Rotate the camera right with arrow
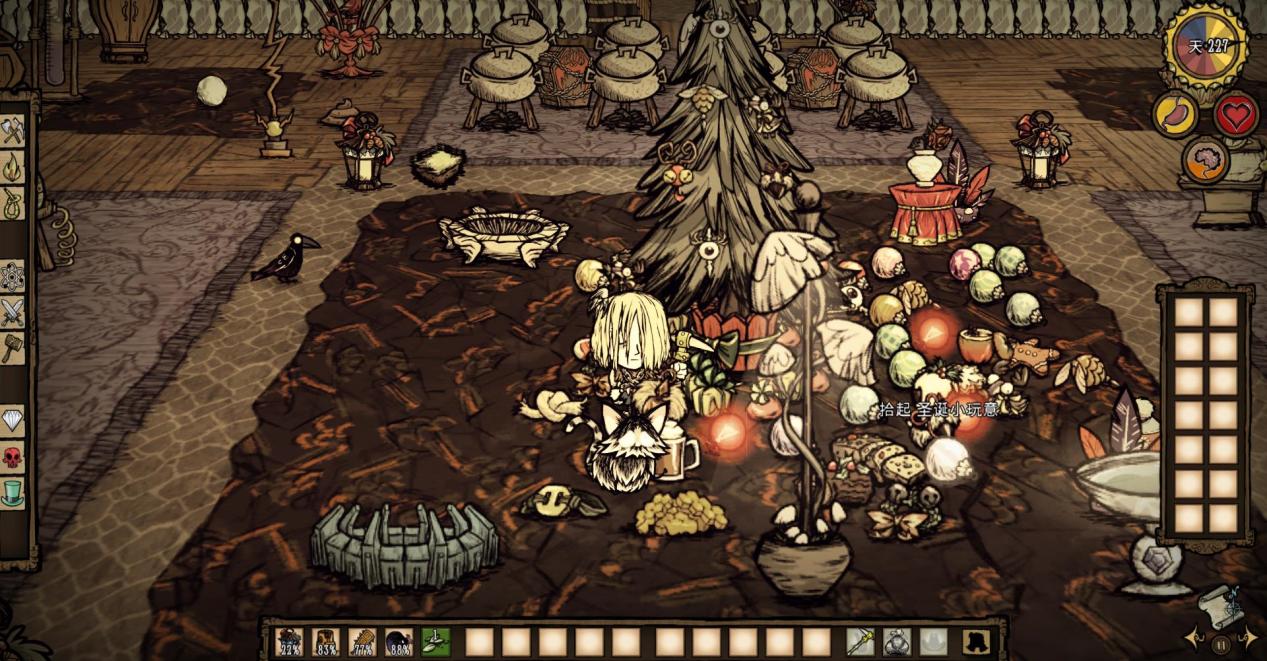 [x=1248, y=637]
